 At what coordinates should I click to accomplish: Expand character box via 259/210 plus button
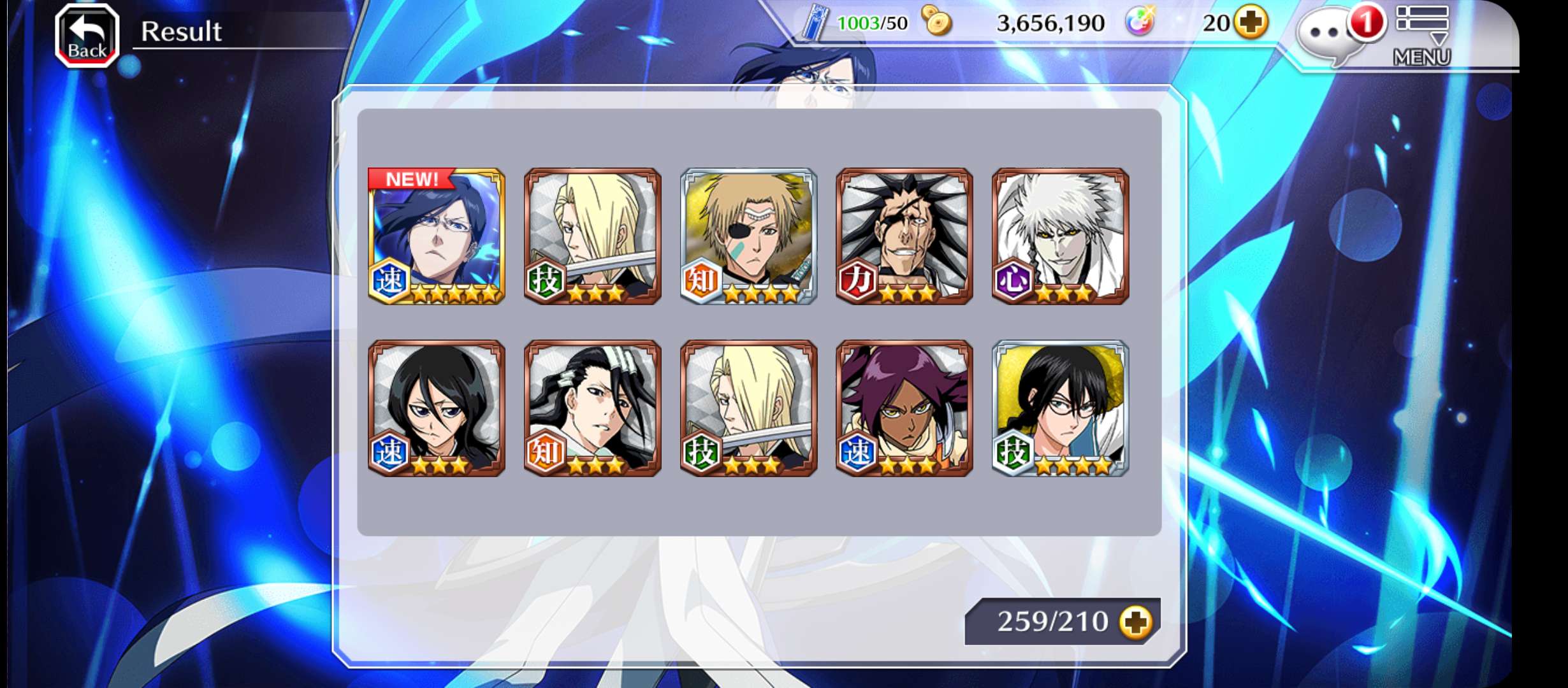1136,622
